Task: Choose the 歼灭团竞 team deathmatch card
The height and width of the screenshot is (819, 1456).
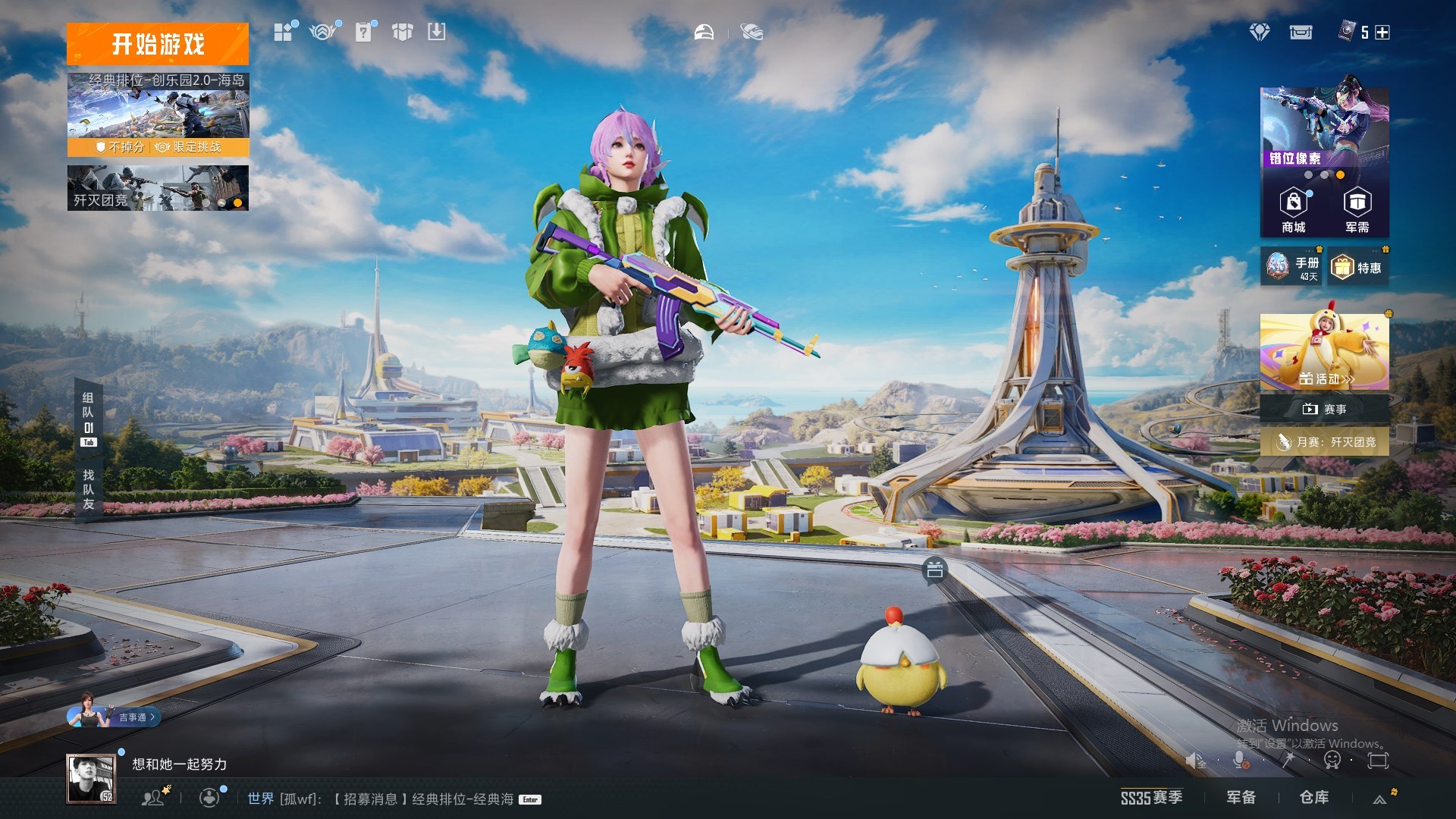Action: (158, 187)
